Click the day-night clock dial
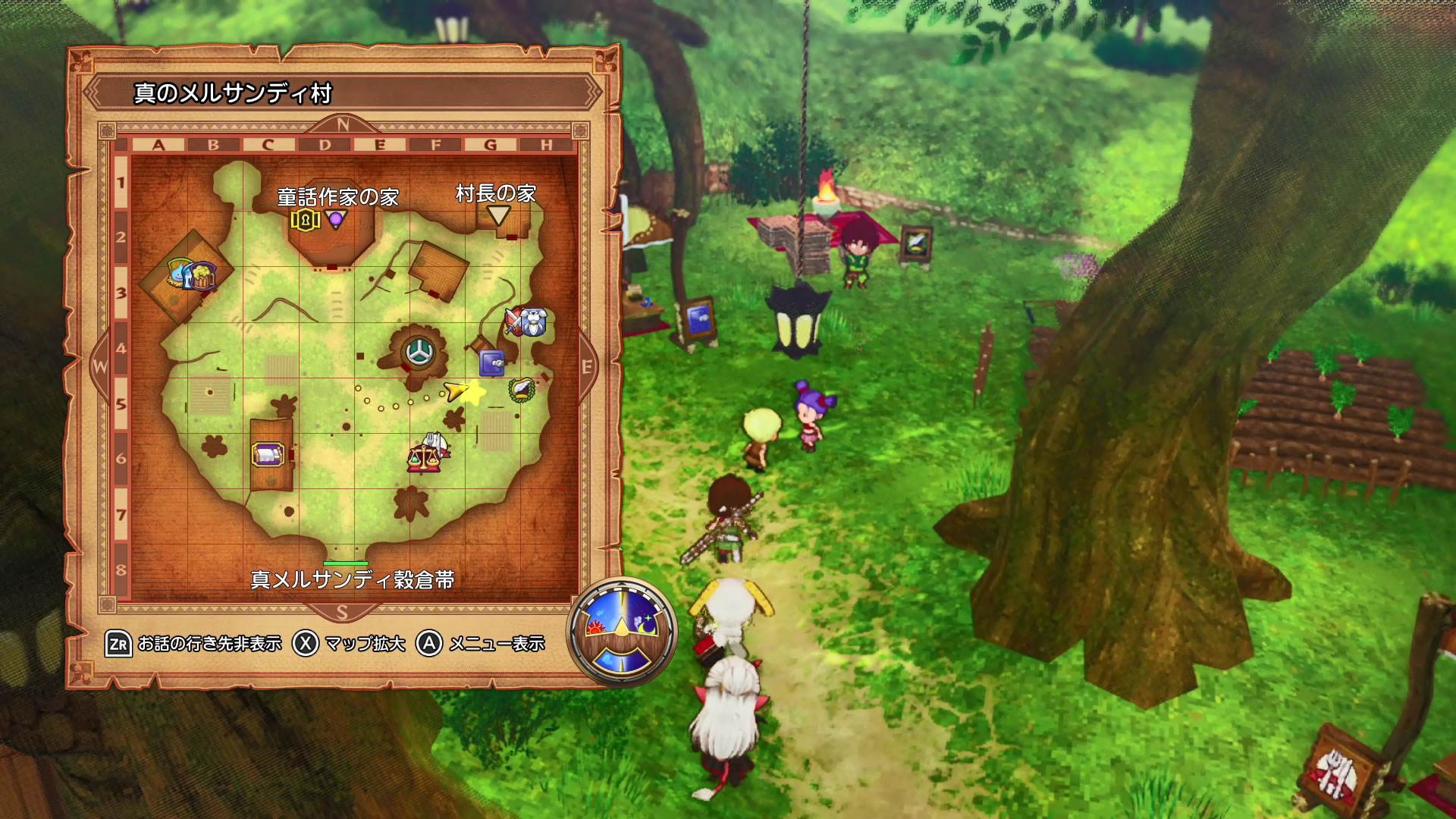Screen dimensions: 1456x819 622,632
